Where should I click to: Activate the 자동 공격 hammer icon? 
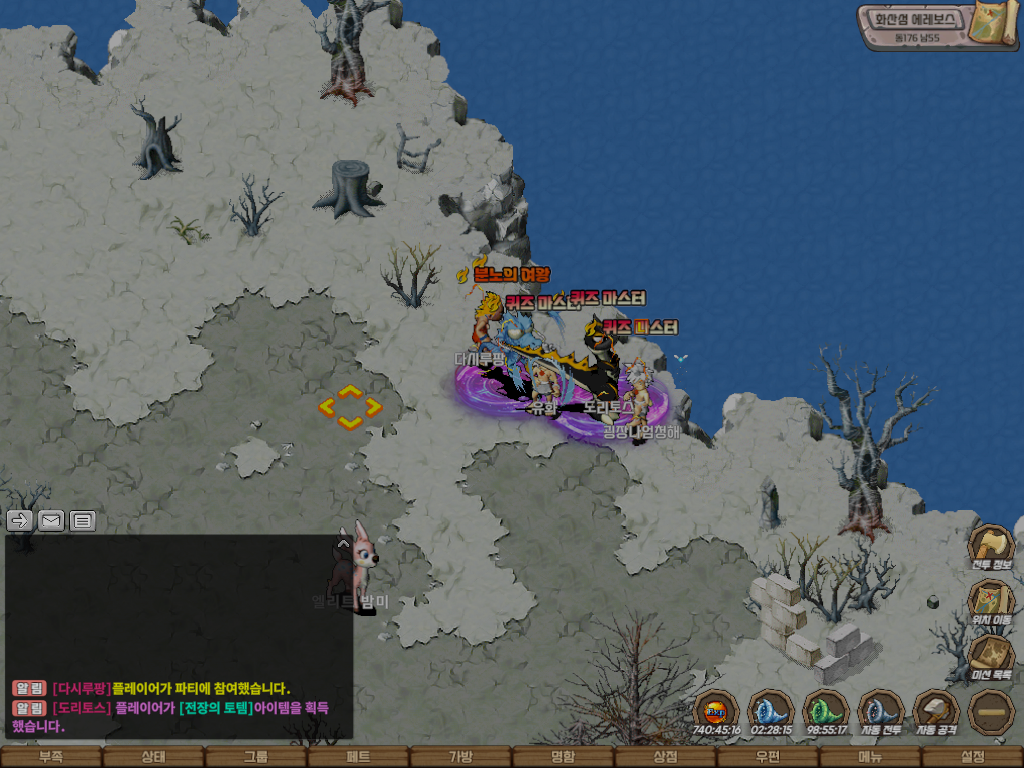936,710
